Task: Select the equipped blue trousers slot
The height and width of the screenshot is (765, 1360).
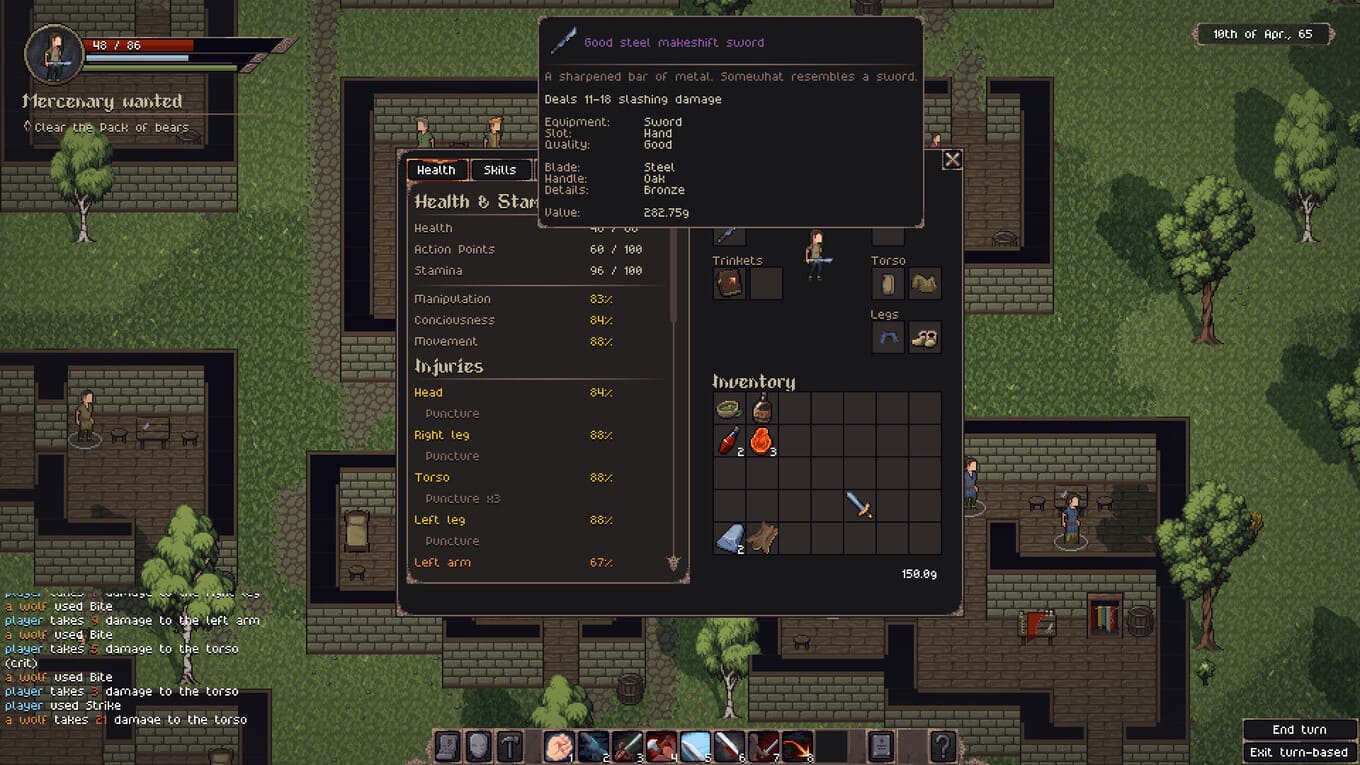Action: (x=888, y=338)
